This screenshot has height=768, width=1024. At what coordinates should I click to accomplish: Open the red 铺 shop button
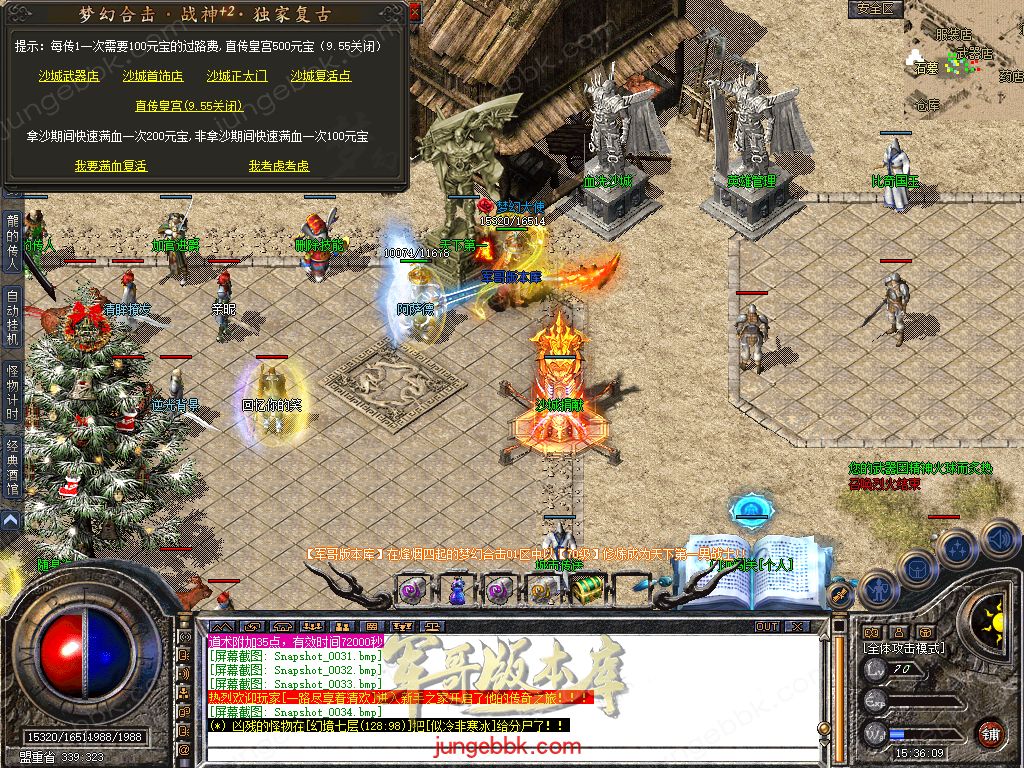pos(991,733)
